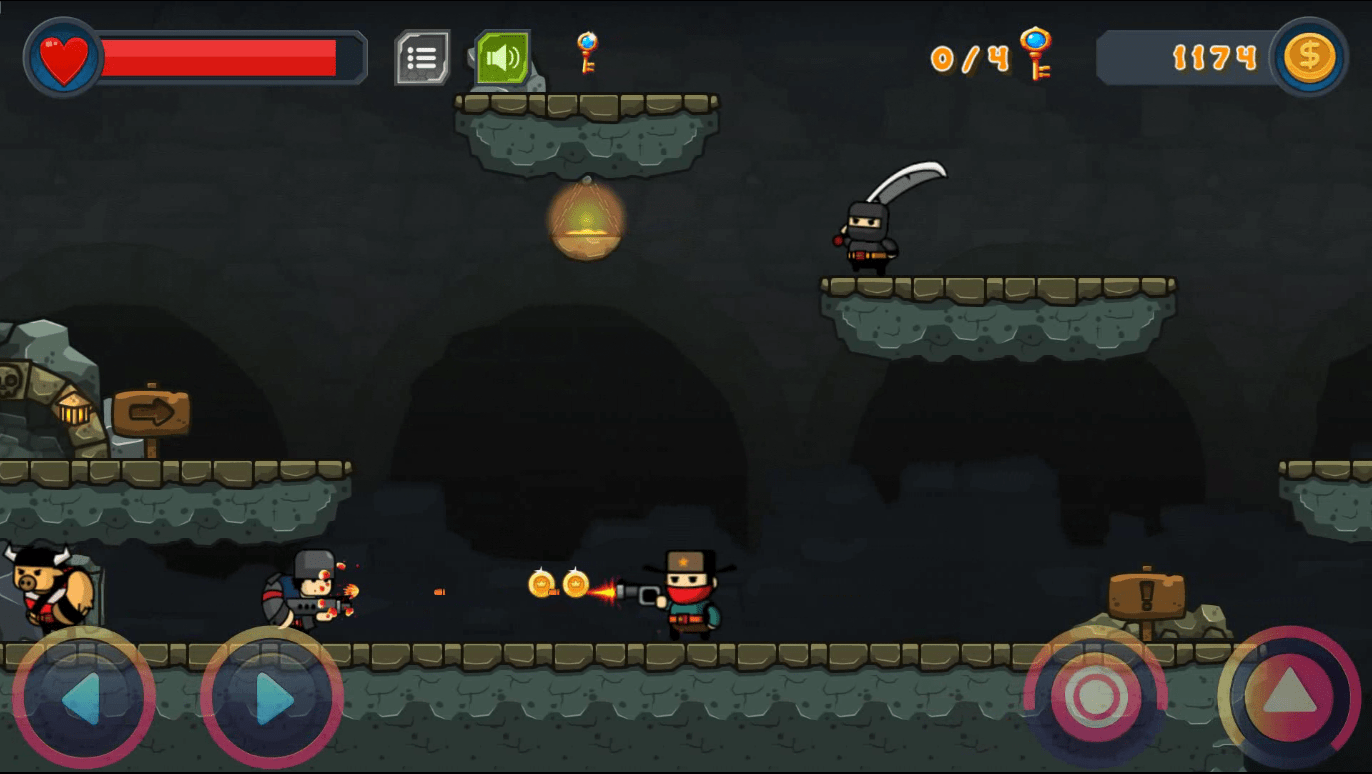
Task: Open the level menu list icon
Action: pos(421,57)
